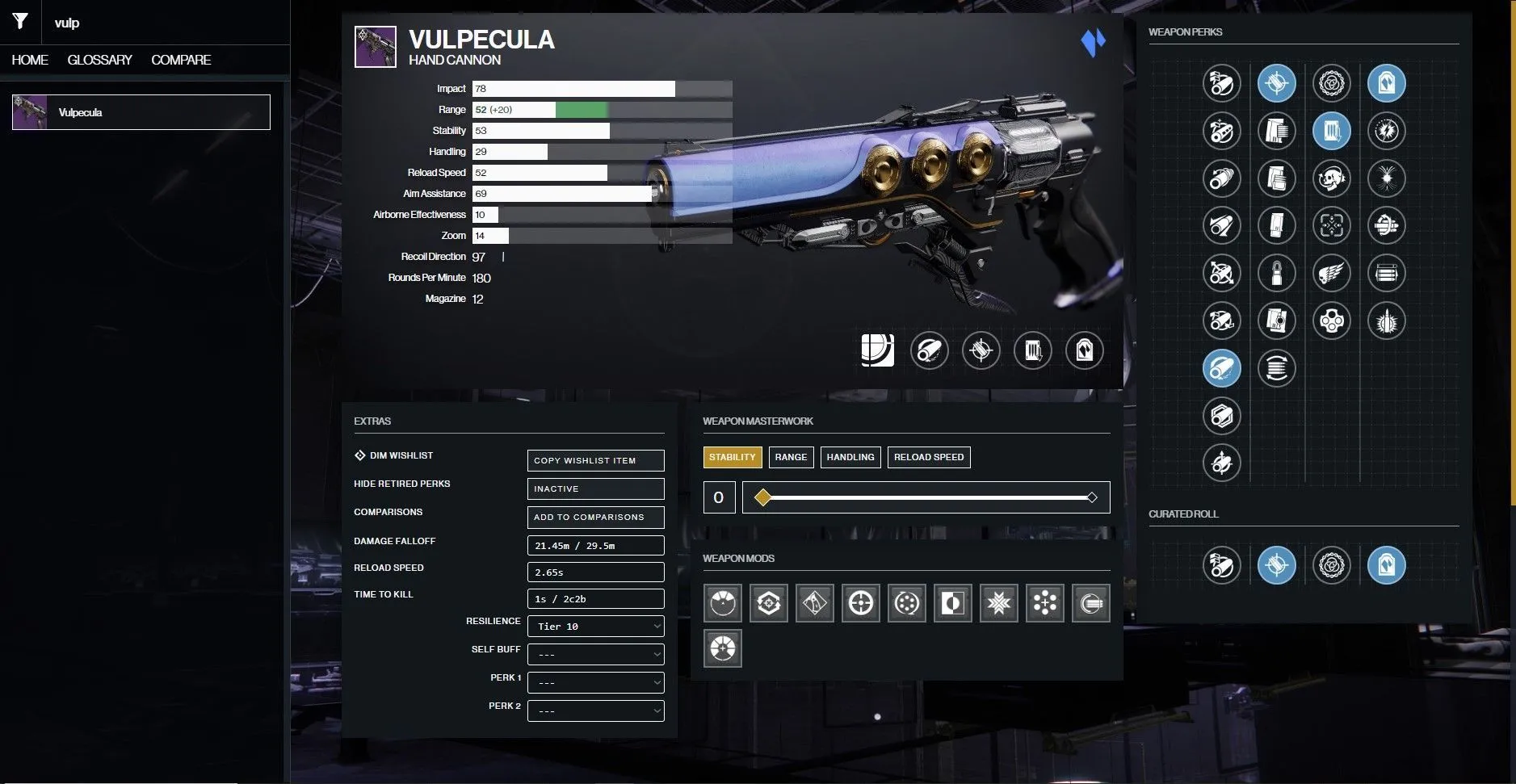Screen dimensions: 1516x784
Task: Open the Resilience Tier 10 dropdown
Action: [594, 626]
